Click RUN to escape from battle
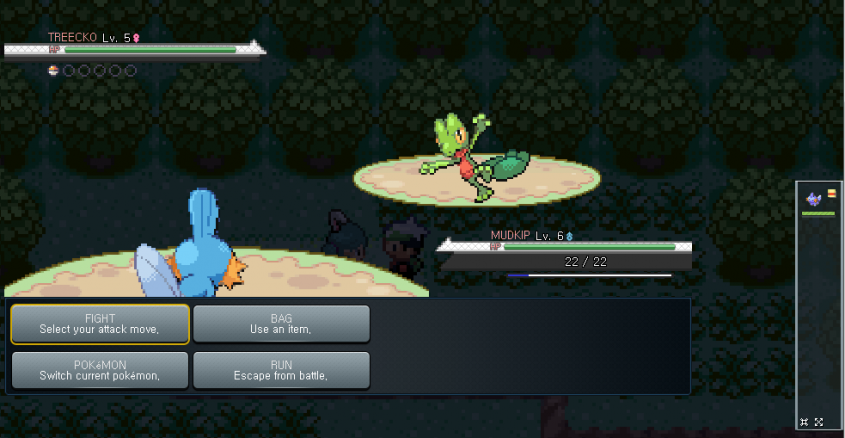Image resolution: width=845 pixels, height=438 pixels. [x=281, y=370]
